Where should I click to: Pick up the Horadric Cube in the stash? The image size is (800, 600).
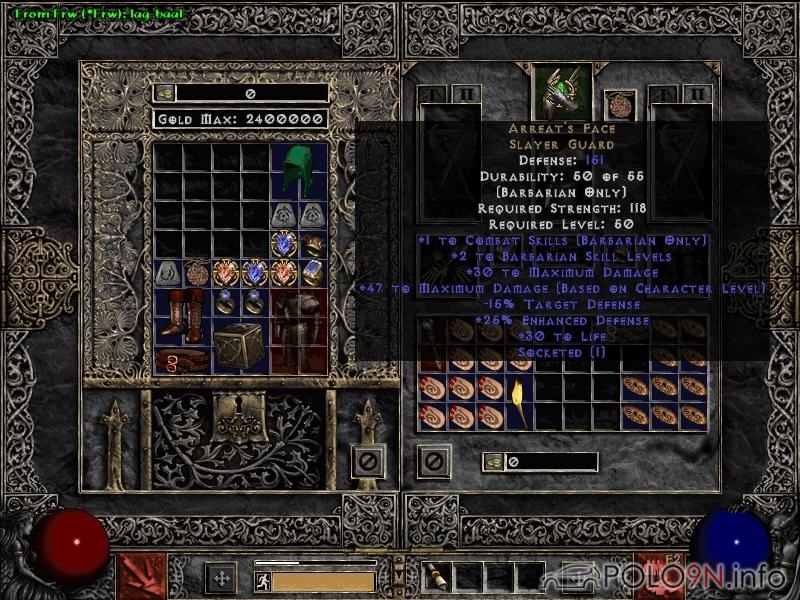pos(238,346)
